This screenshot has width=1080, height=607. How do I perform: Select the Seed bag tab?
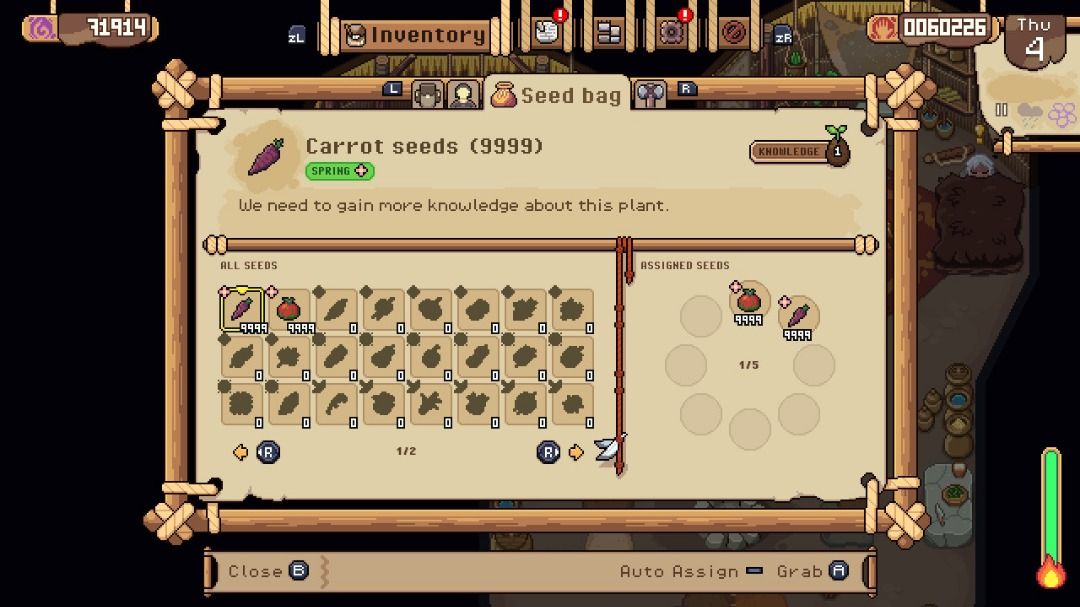click(x=557, y=95)
